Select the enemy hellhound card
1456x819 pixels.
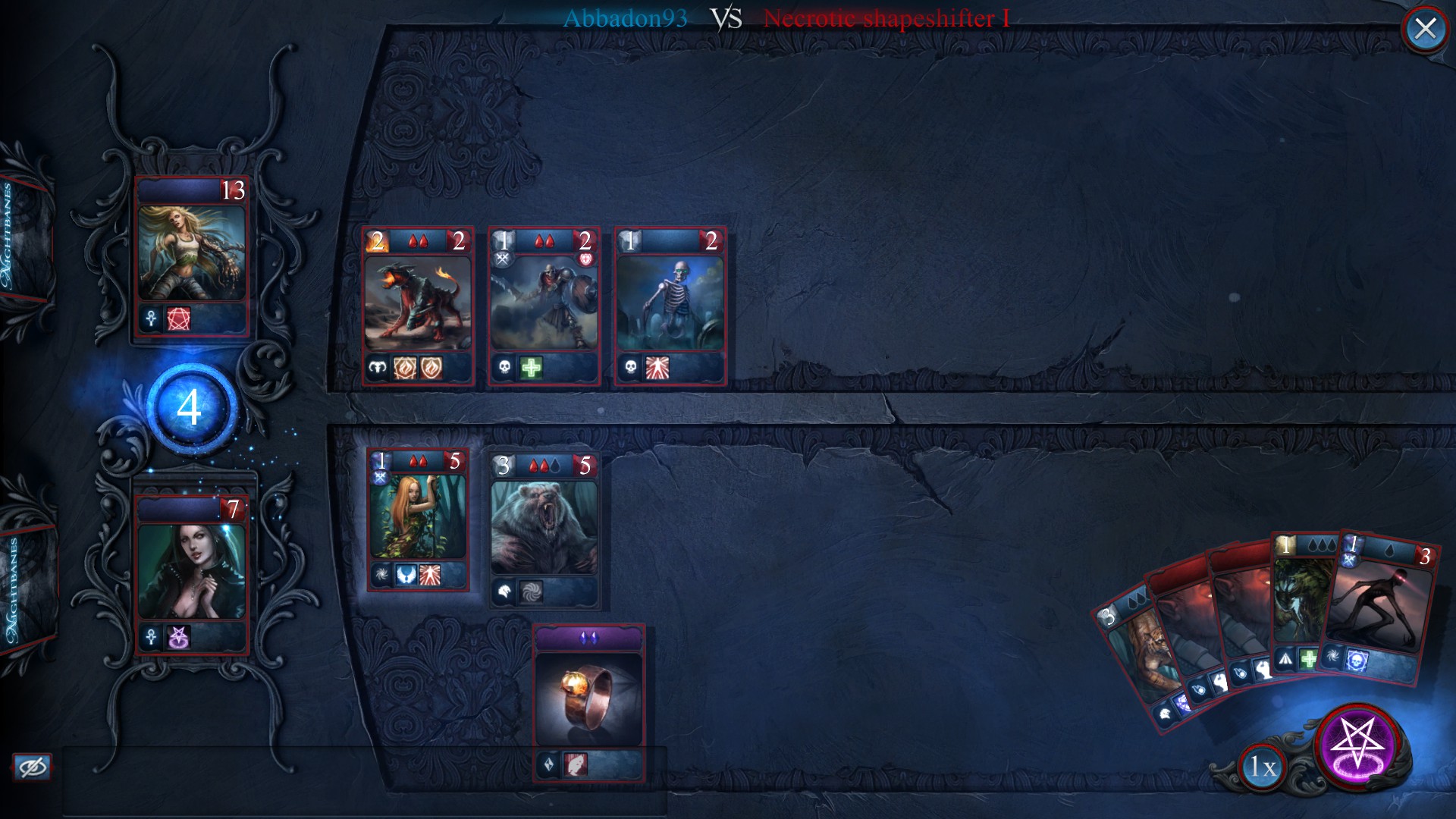418,306
